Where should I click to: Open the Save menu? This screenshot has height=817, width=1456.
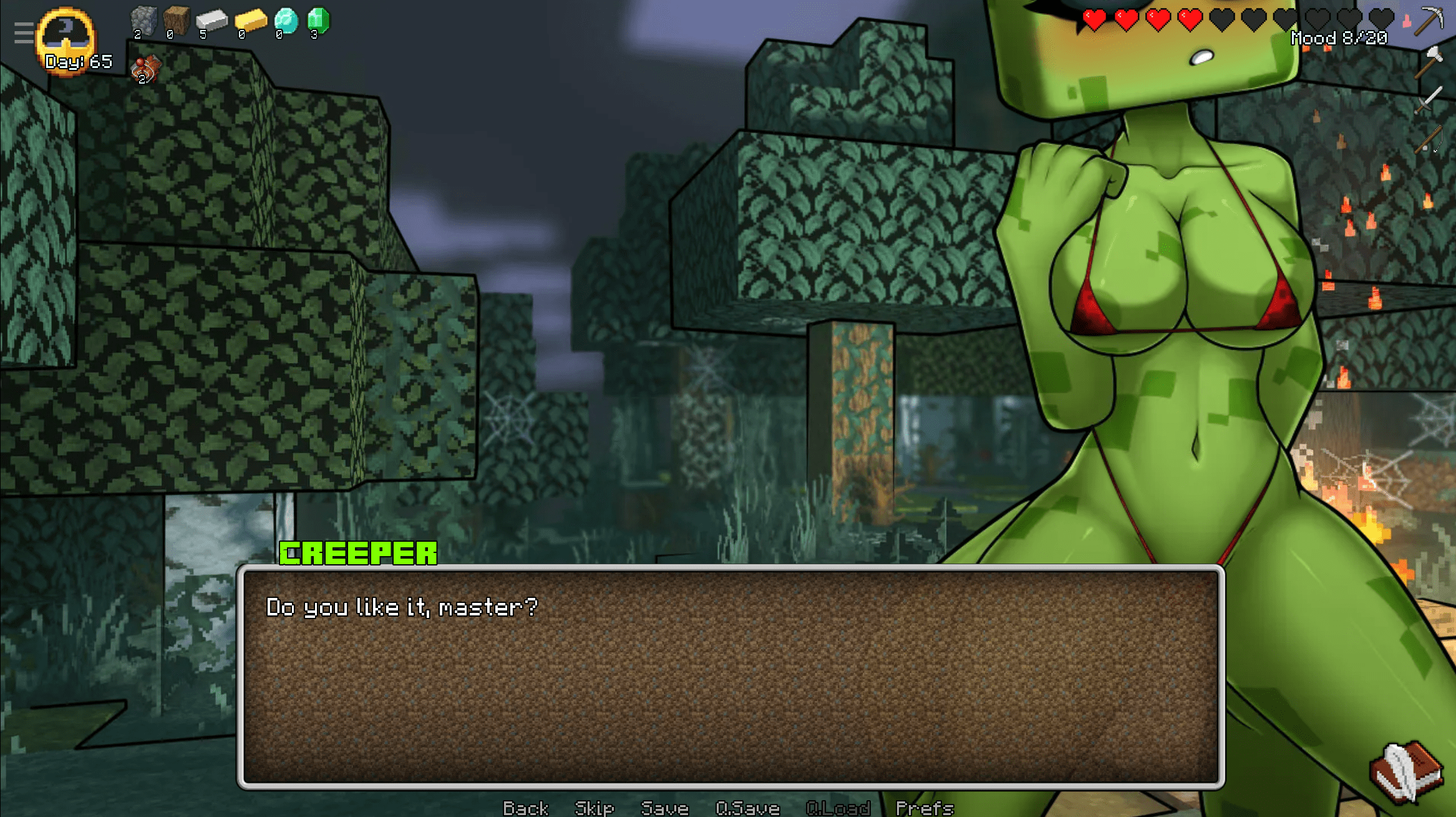point(664,808)
